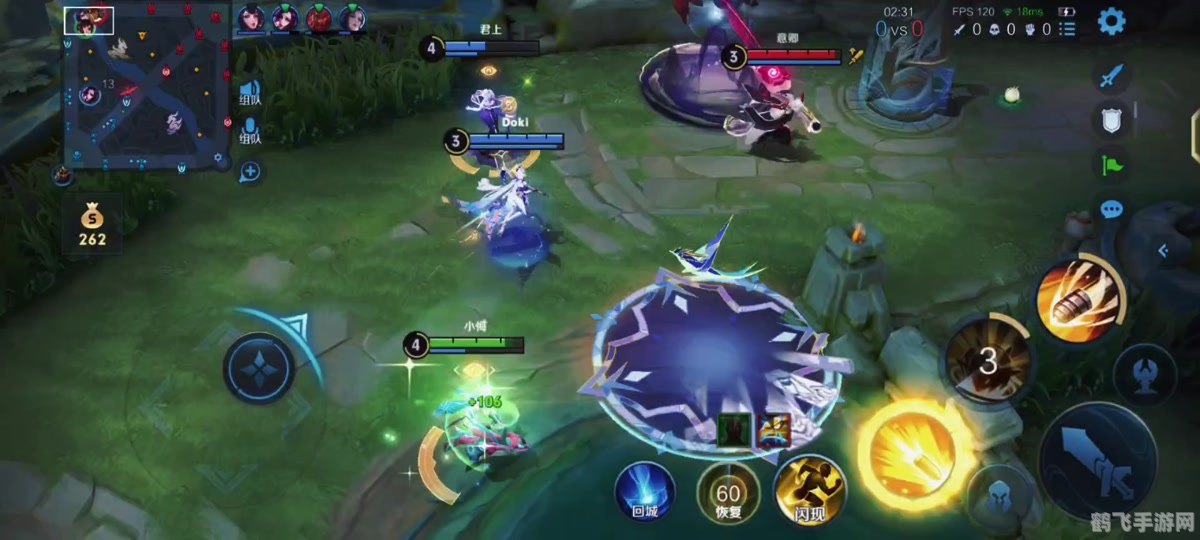
Task: Activate the skill showing cooldown 3
Action: pos(988,361)
